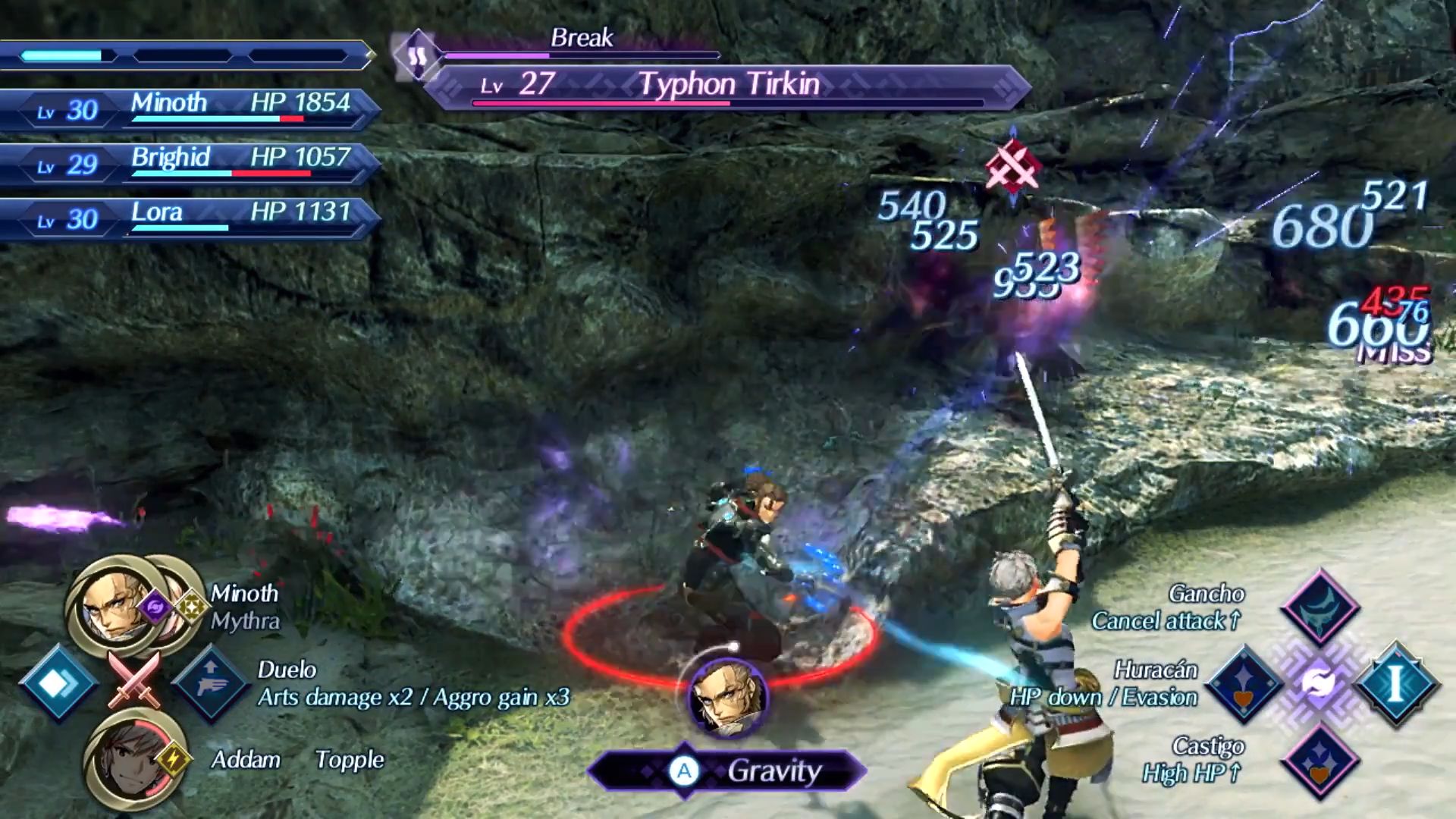Choose Minoth's party status row
This screenshot has width=1456, height=819.
click(x=190, y=107)
